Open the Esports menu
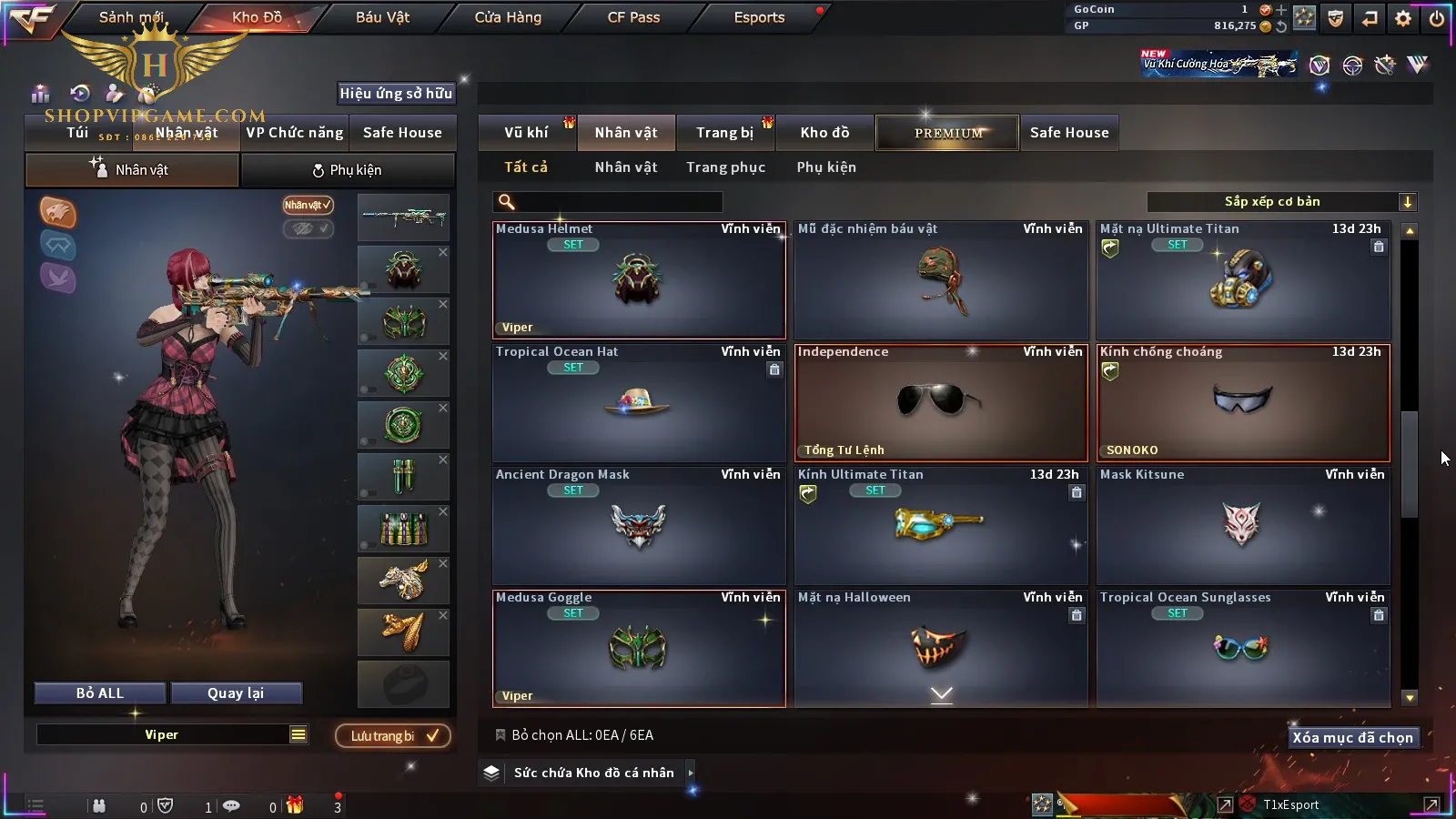The image size is (1456, 819). 759,17
